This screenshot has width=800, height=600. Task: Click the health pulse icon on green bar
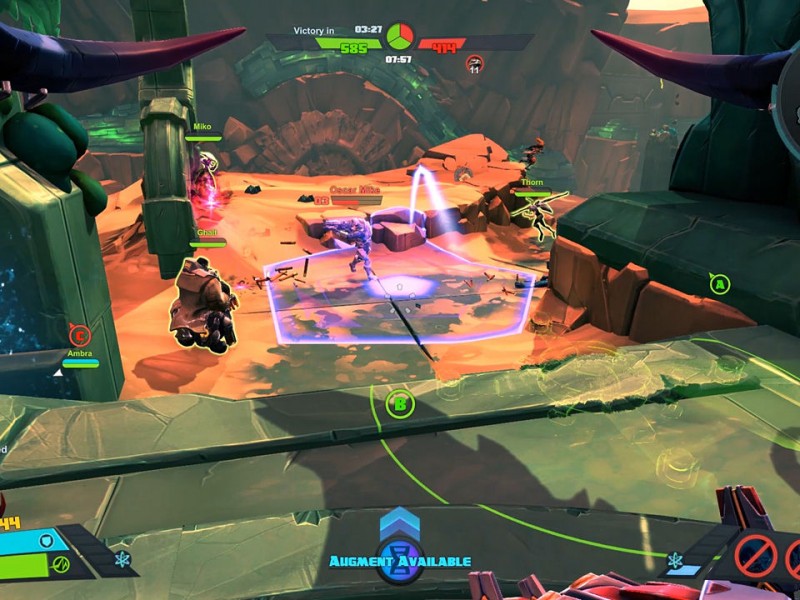60,565
